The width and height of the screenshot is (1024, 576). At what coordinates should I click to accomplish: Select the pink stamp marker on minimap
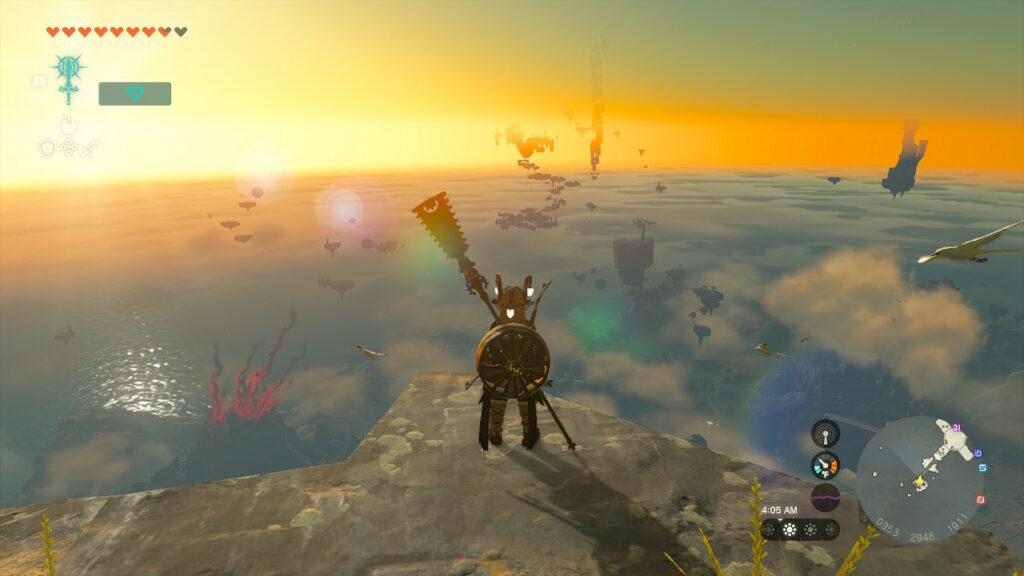pyautogui.click(x=957, y=428)
